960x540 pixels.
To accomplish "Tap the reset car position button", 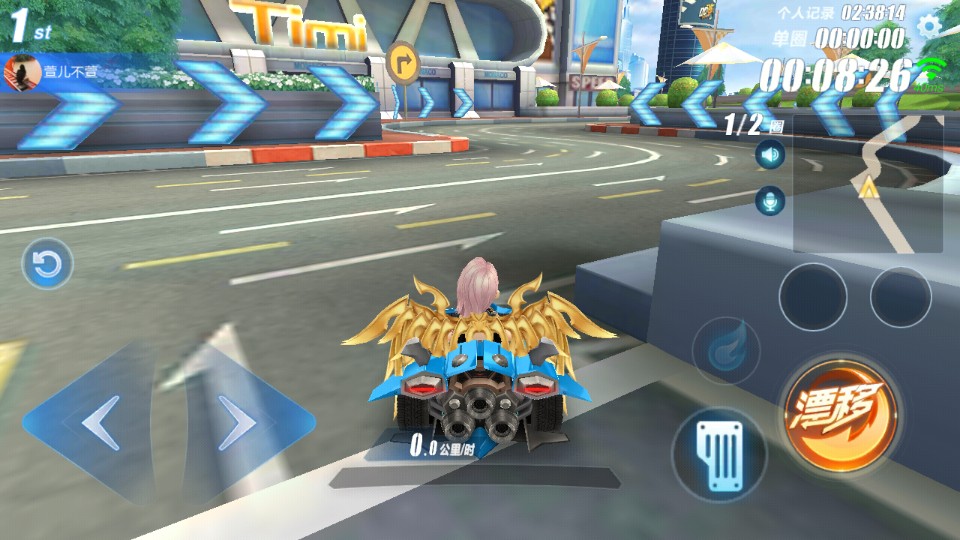I will click(x=47, y=264).
